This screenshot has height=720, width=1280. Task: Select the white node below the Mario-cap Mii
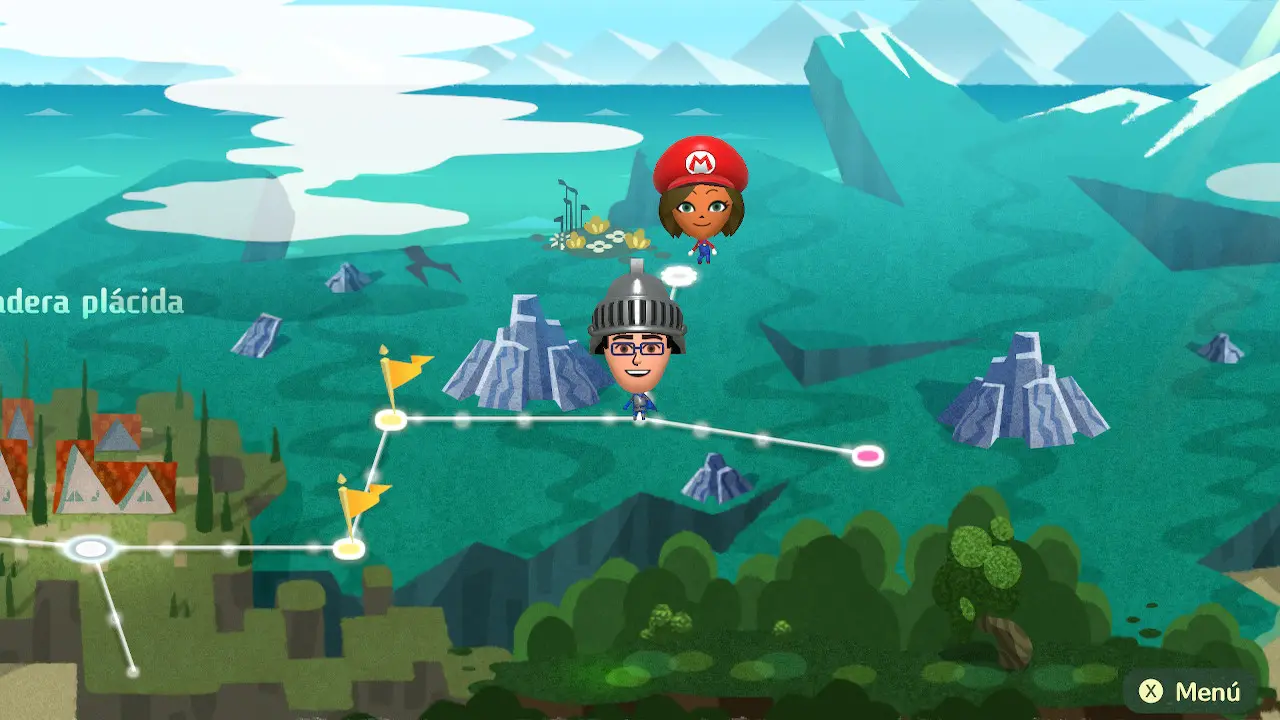[x=679, y=274]
